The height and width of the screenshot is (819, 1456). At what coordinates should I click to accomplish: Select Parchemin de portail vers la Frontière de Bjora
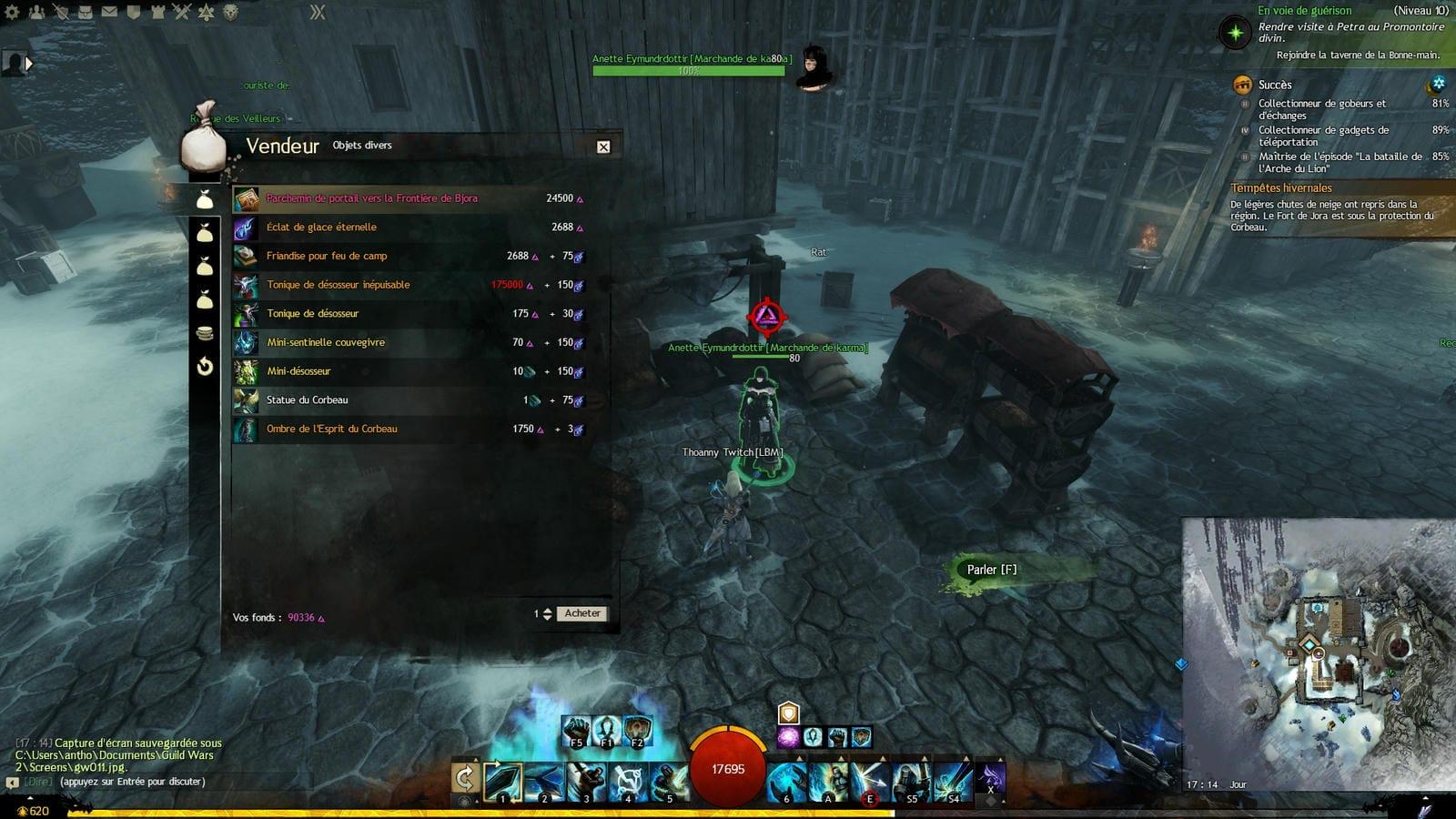371,198
